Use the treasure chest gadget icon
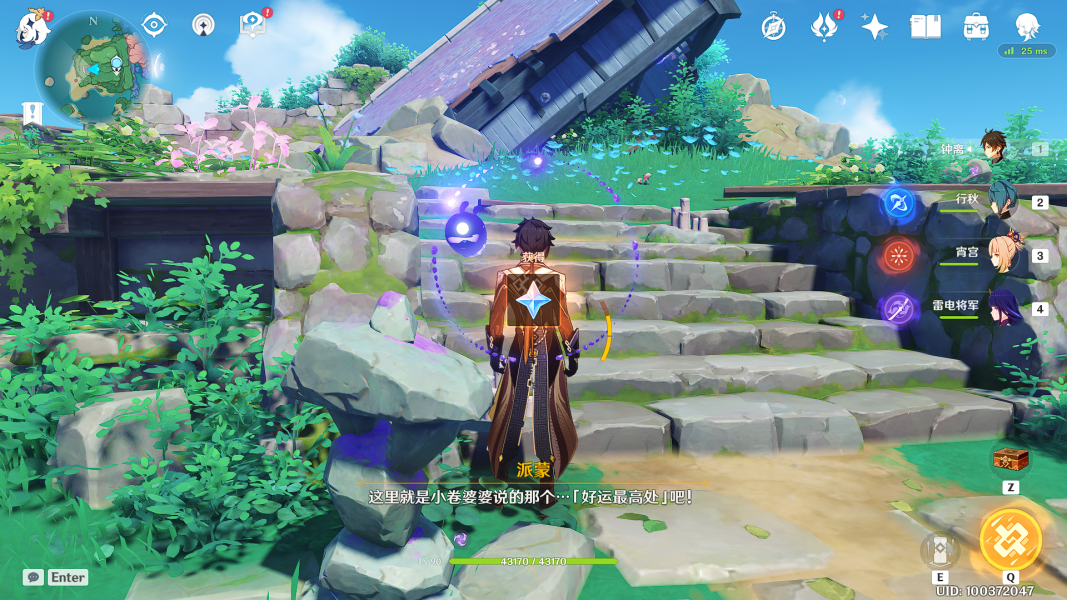This screenshot has width=1067, height=600. click(1010, 460)
